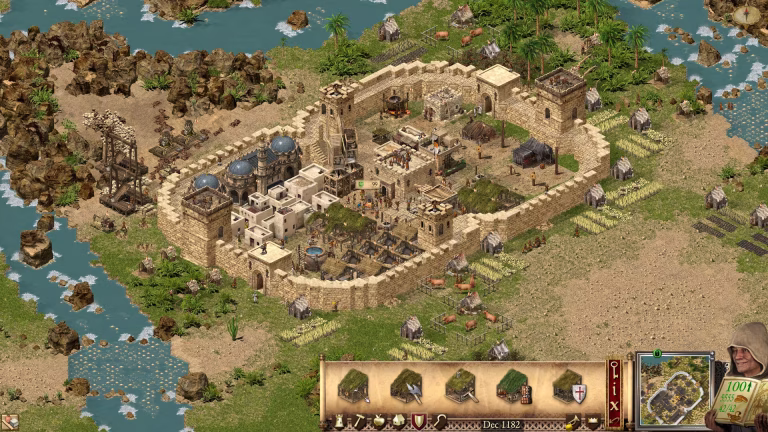Select the workshop building with the halberd icon

click(407, 385)
